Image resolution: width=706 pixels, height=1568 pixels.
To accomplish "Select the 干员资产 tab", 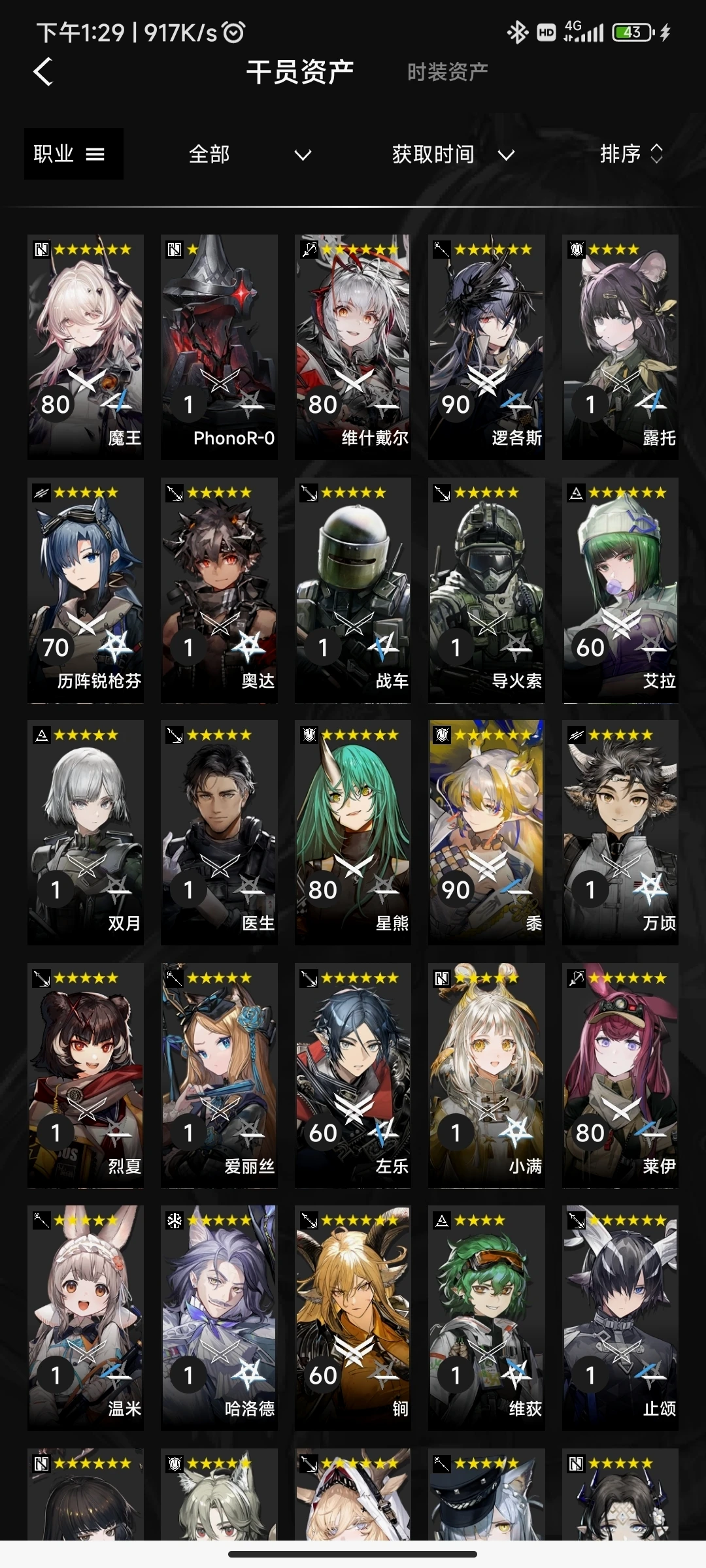I will pyautogui.click(x=300, y=72).
